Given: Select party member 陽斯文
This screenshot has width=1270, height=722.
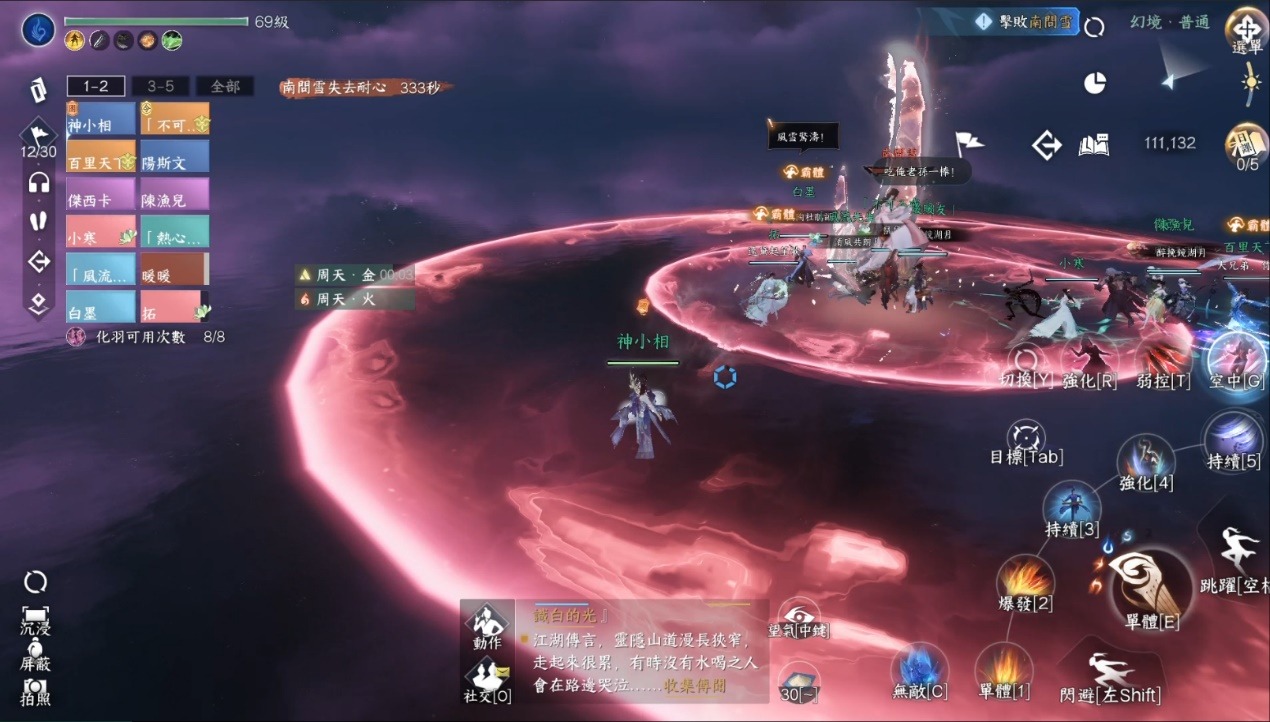Looking at the screenshot, I should [x=174, y=157].
